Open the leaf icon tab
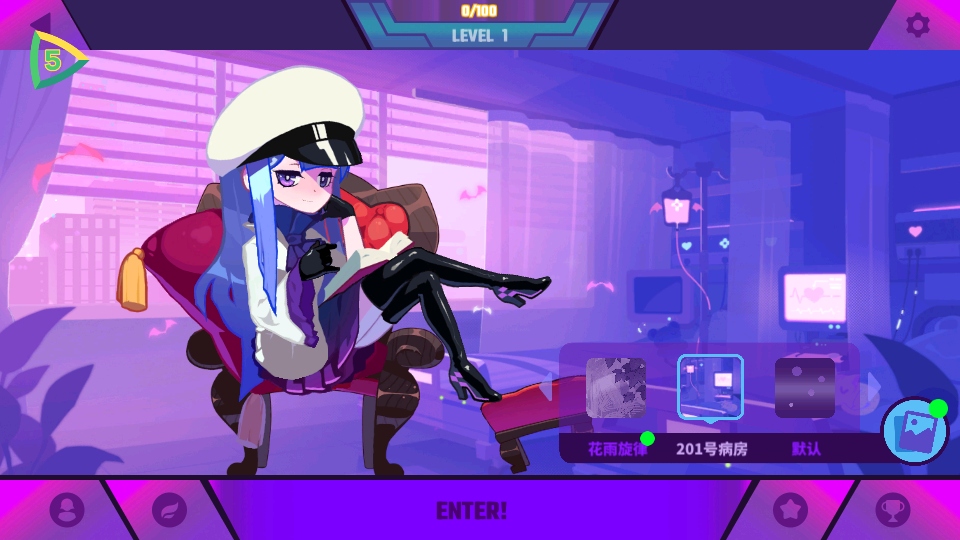Screen dimensions: 960x540 click(169, 510)
